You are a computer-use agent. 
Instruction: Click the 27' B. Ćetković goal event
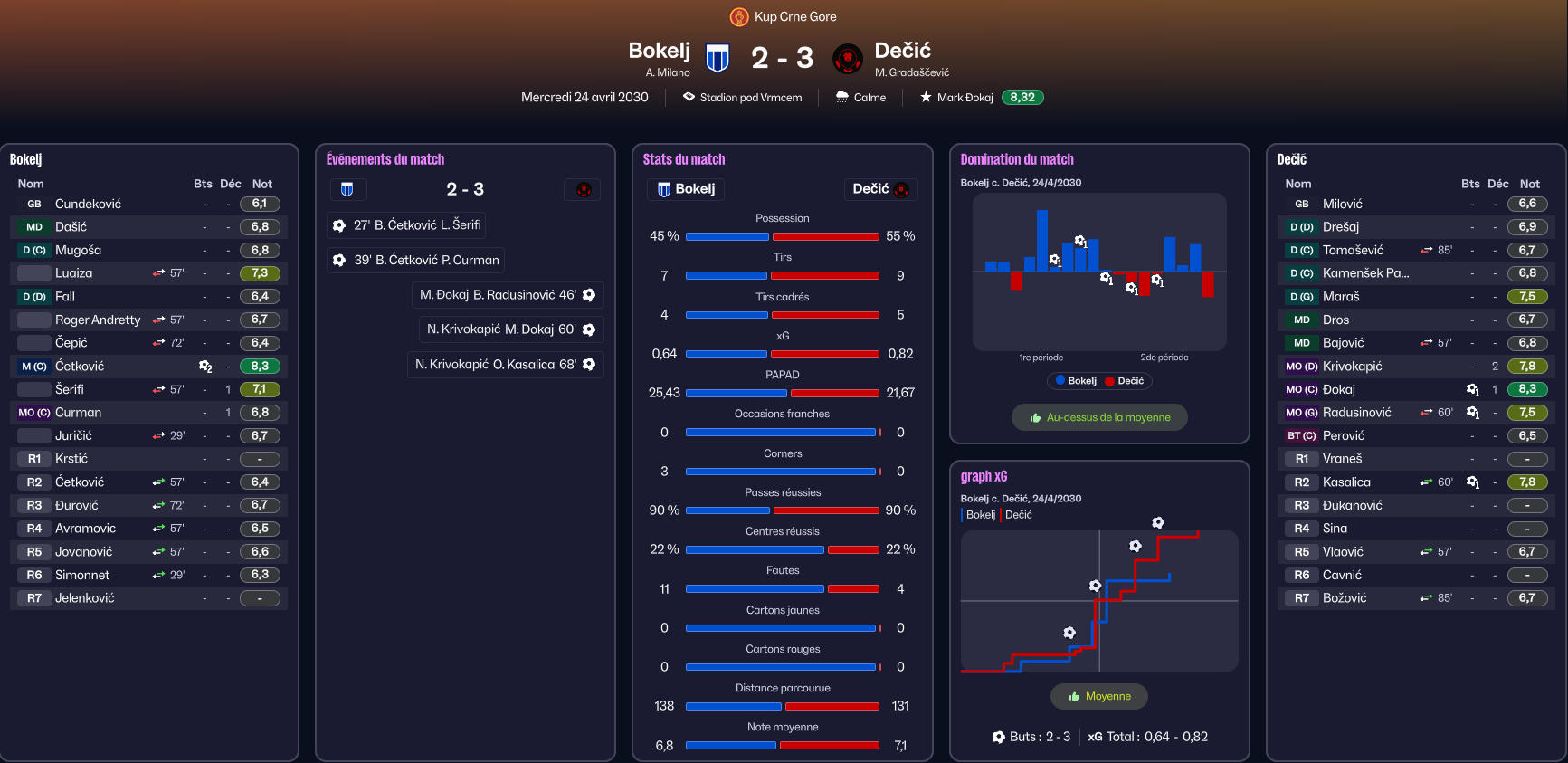408,225
